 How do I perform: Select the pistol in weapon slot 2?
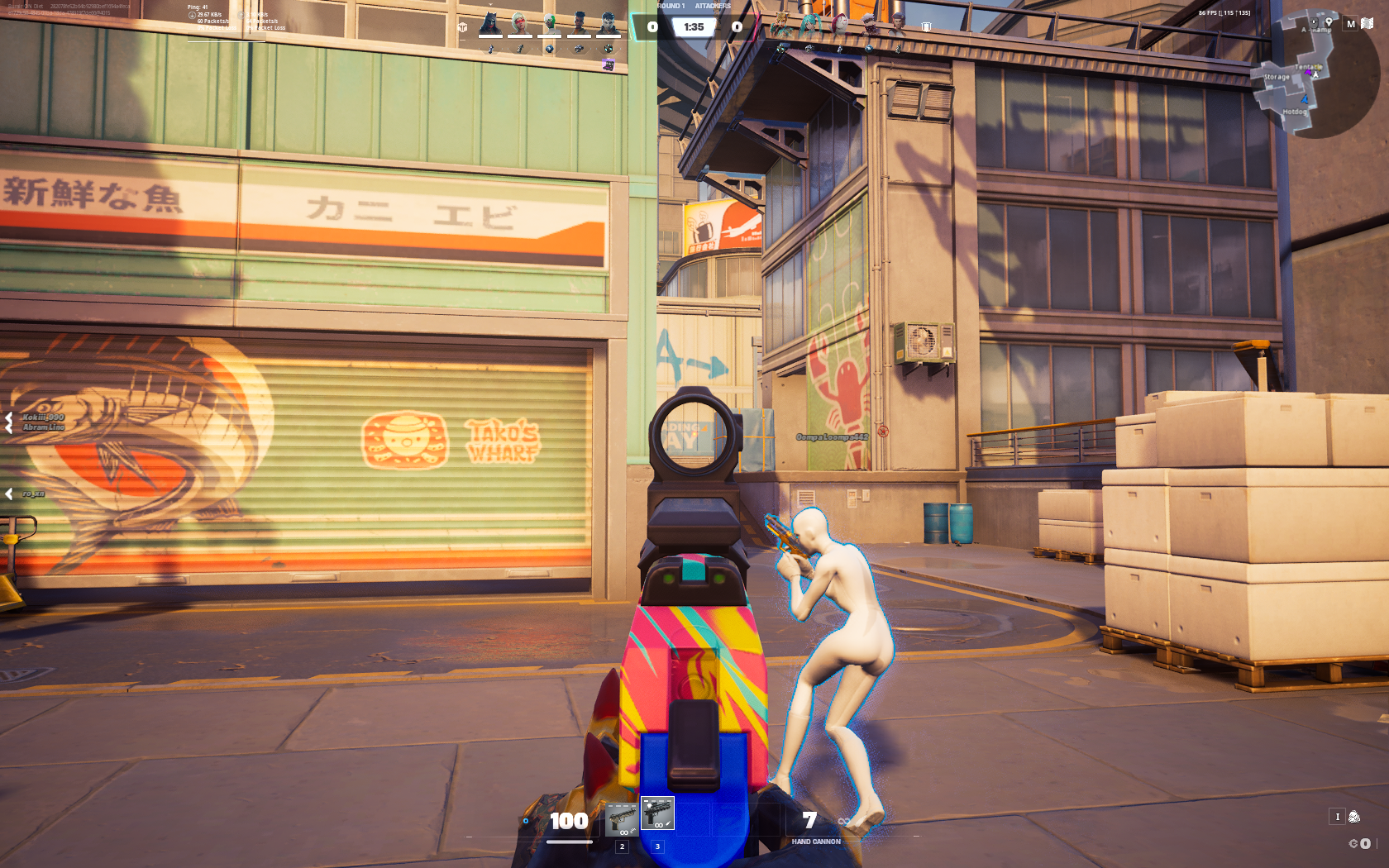[x=622, y=820]
